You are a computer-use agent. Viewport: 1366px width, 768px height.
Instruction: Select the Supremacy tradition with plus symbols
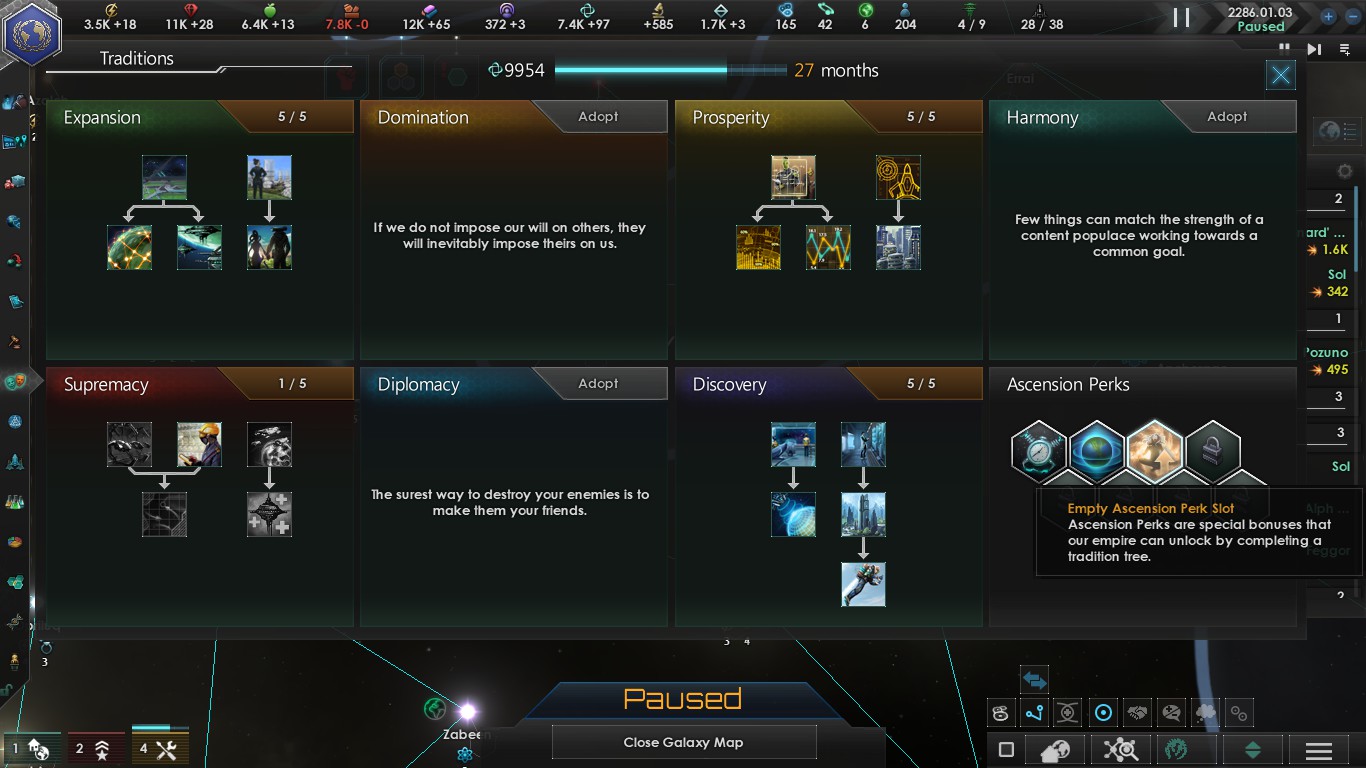pos(269,514)
